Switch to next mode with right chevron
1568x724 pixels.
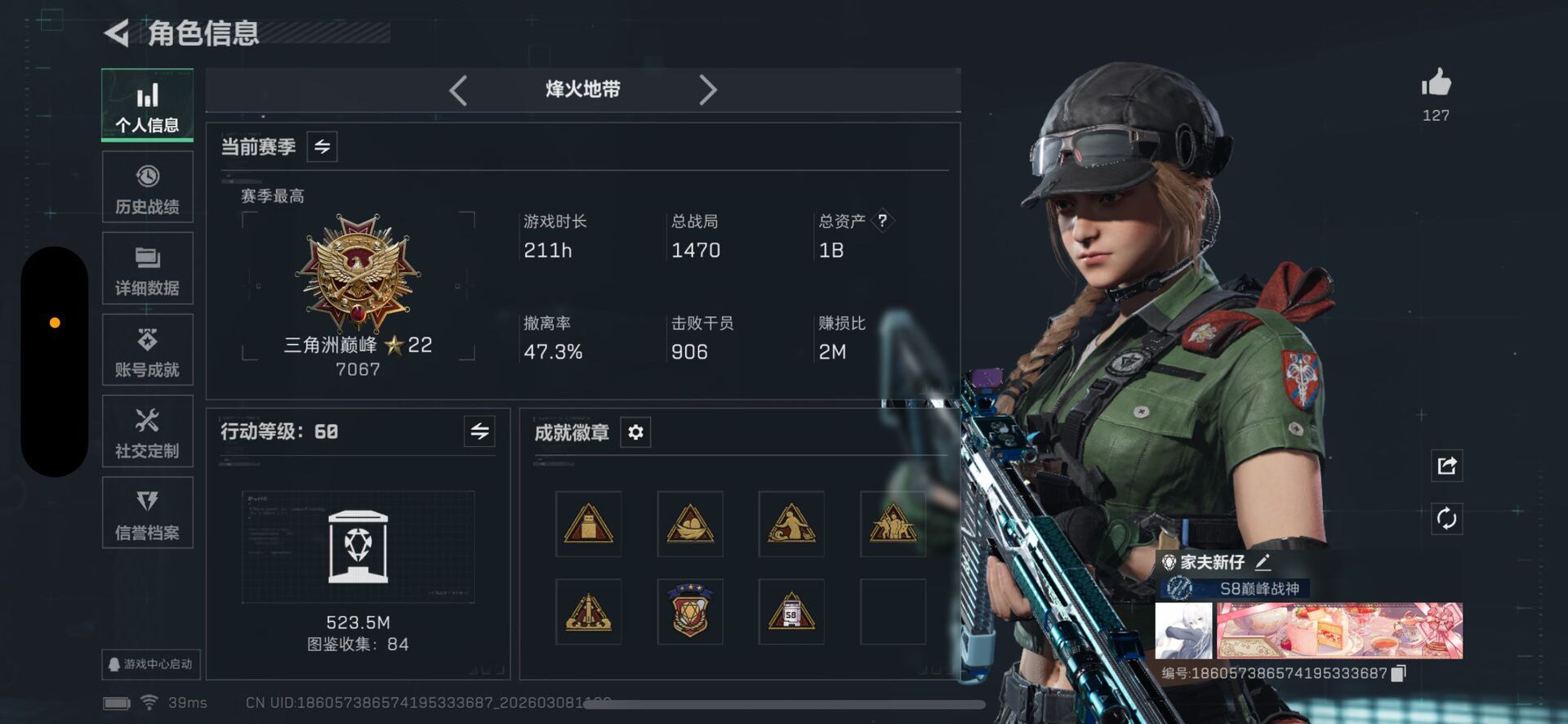709,90
